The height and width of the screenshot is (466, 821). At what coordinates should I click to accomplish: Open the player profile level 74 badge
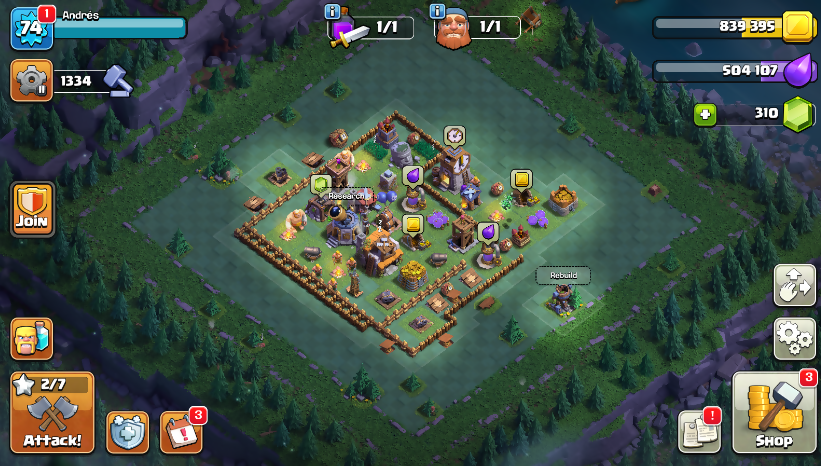click(x=30, y=28)
